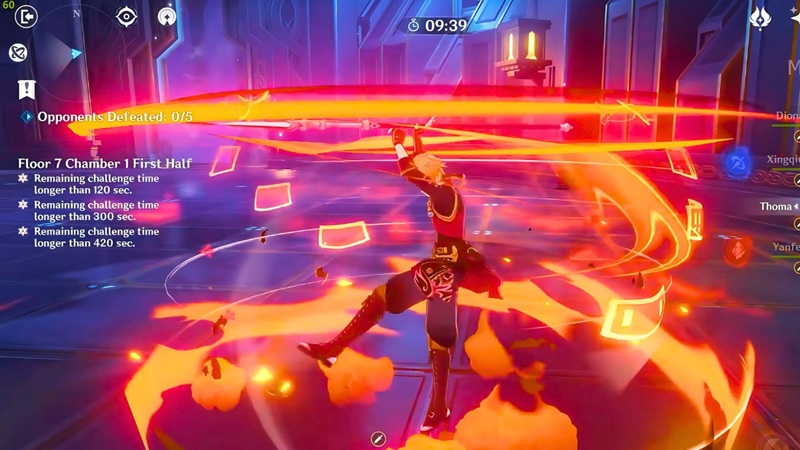The image size is (800, 450).
Task: Activate Yanfei's red elemental burst icon
Action: pyautogui.click(x=737, y=249)
